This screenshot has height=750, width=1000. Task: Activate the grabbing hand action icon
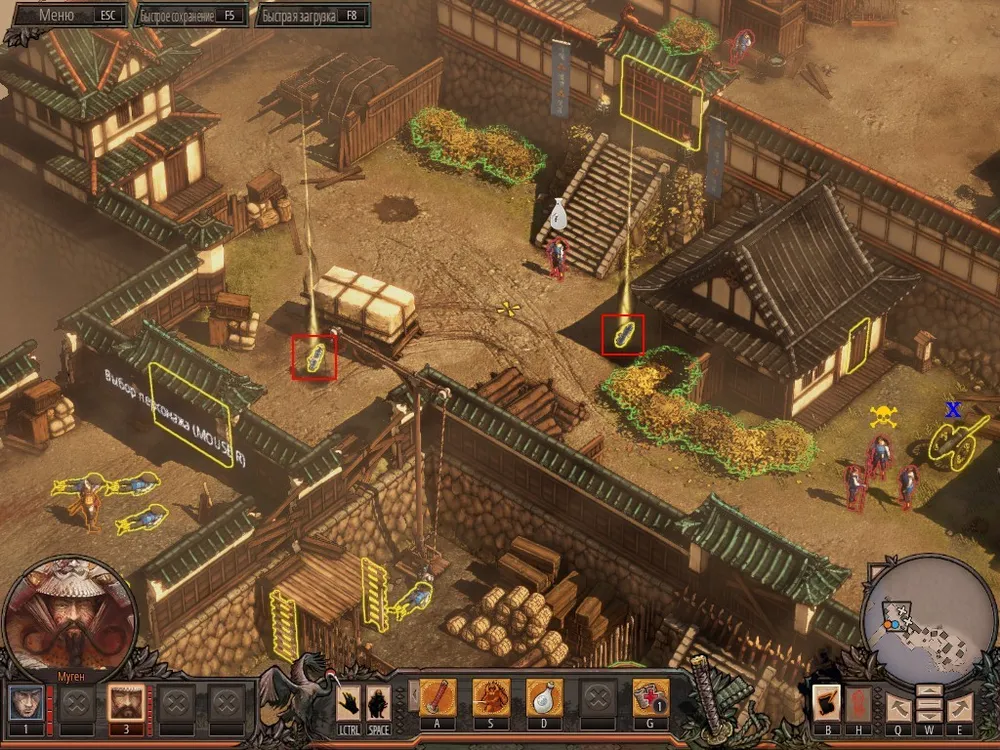pyautogui.click(x=349, y=701)
